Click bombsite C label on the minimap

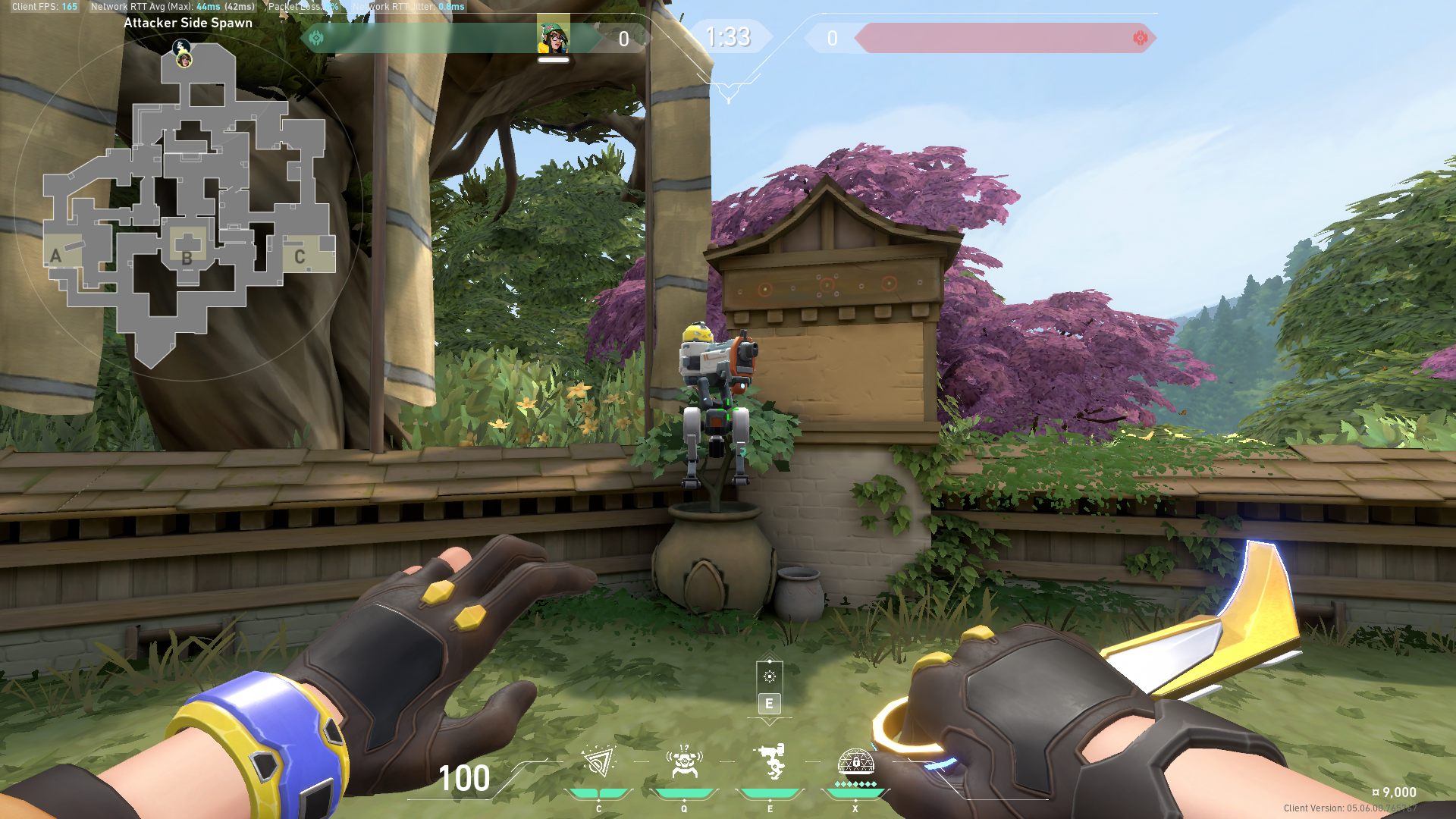click(x=299, y=257)
